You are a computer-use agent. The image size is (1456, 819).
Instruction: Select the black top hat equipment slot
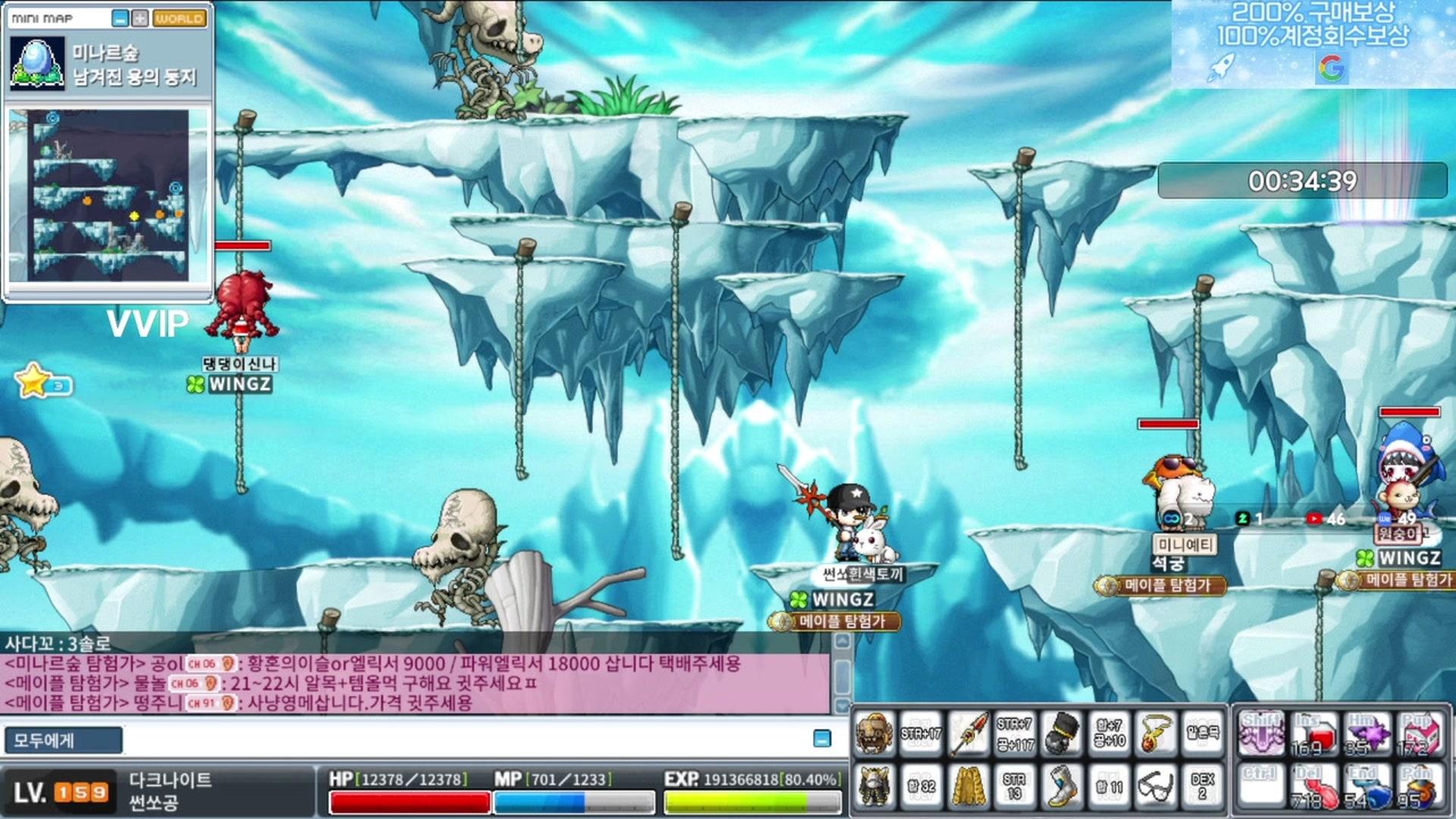tap(1062, 733)
